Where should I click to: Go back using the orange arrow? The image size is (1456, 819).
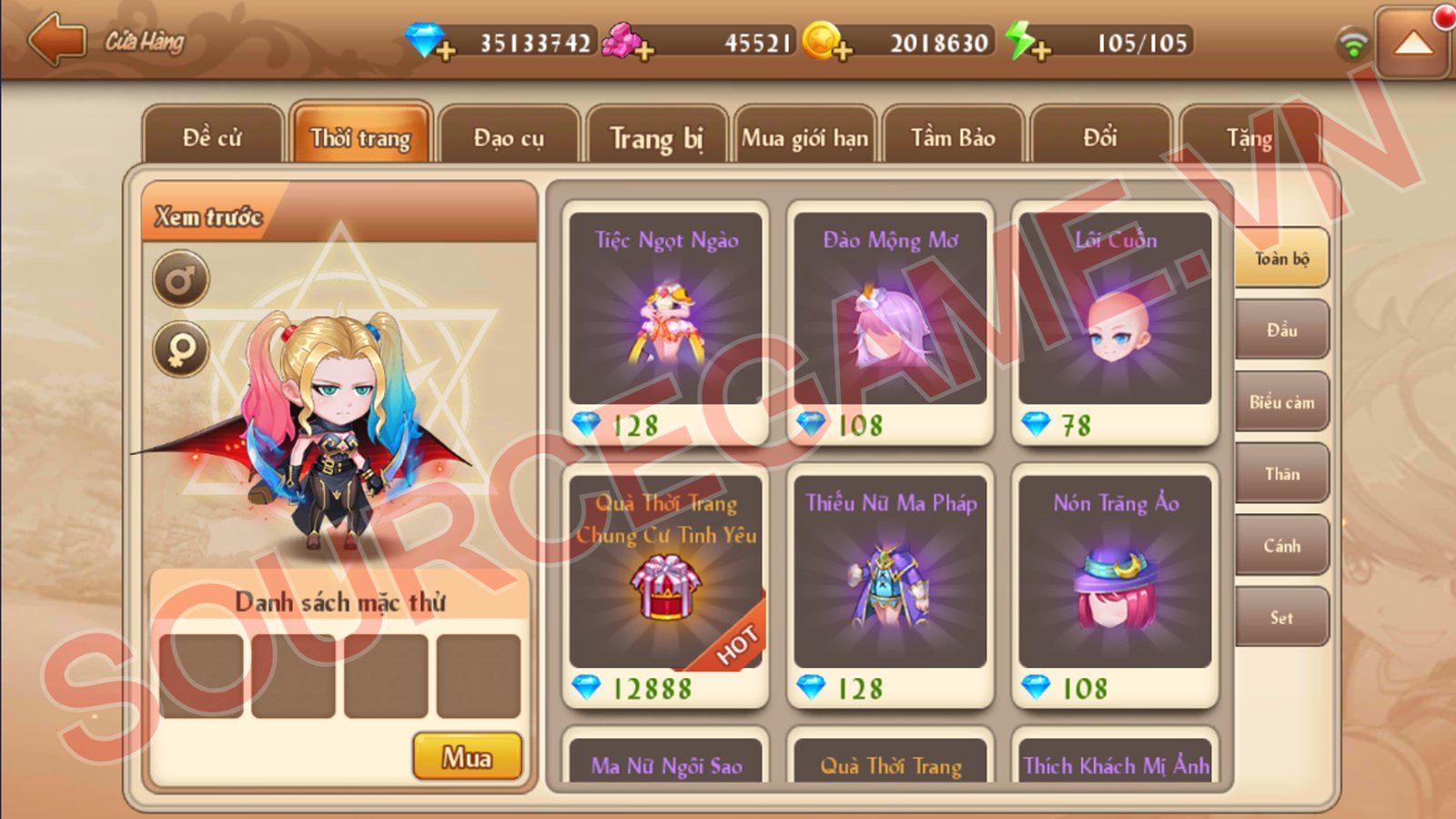coord(56,40)
